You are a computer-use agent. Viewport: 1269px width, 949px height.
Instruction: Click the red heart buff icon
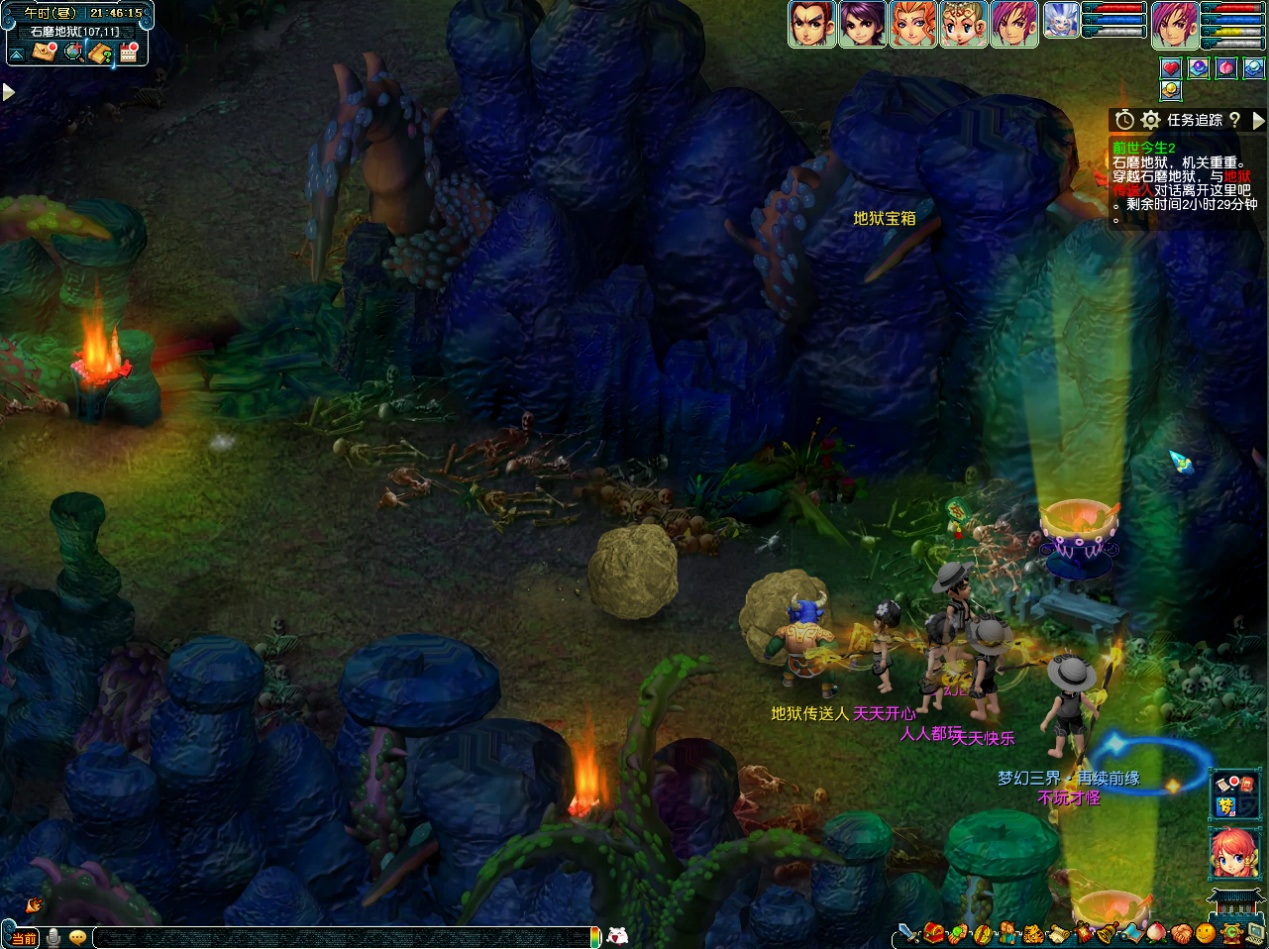[x=1171, y=68]
